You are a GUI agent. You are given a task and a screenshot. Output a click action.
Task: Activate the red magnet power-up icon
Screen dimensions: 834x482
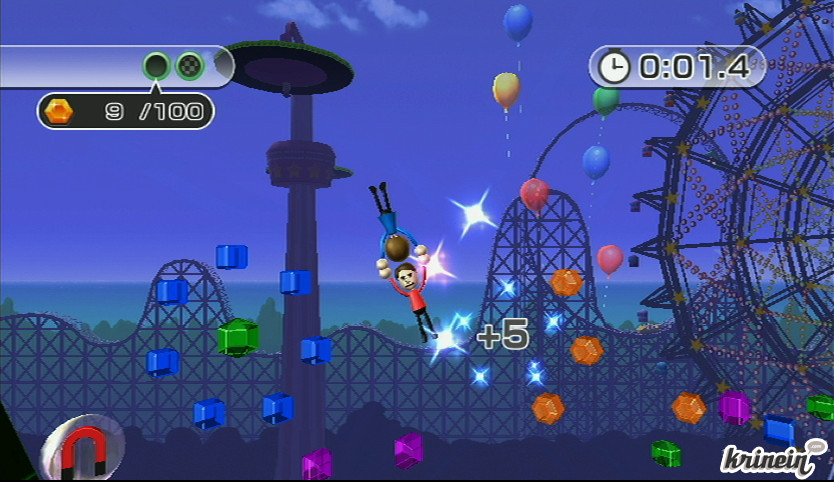[x=85, y=448]
